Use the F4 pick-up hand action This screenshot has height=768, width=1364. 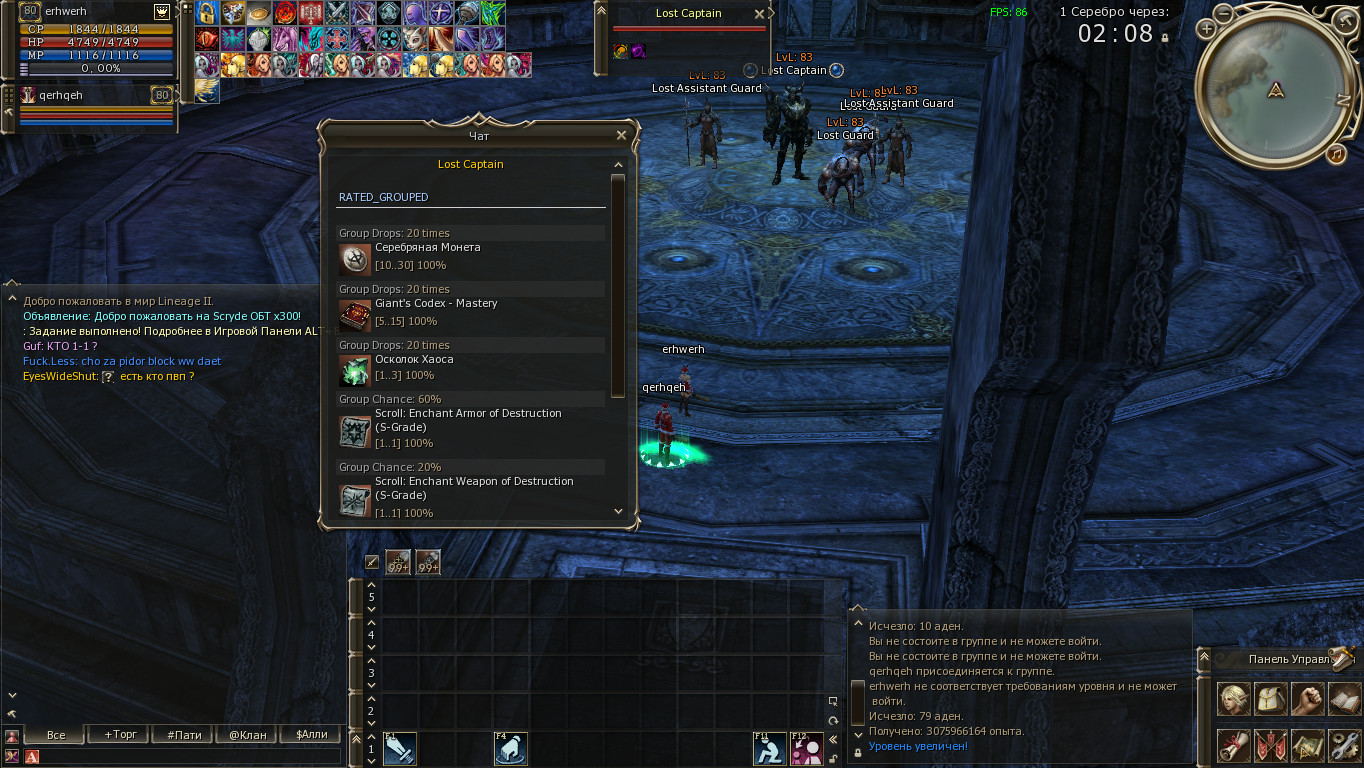511,748
